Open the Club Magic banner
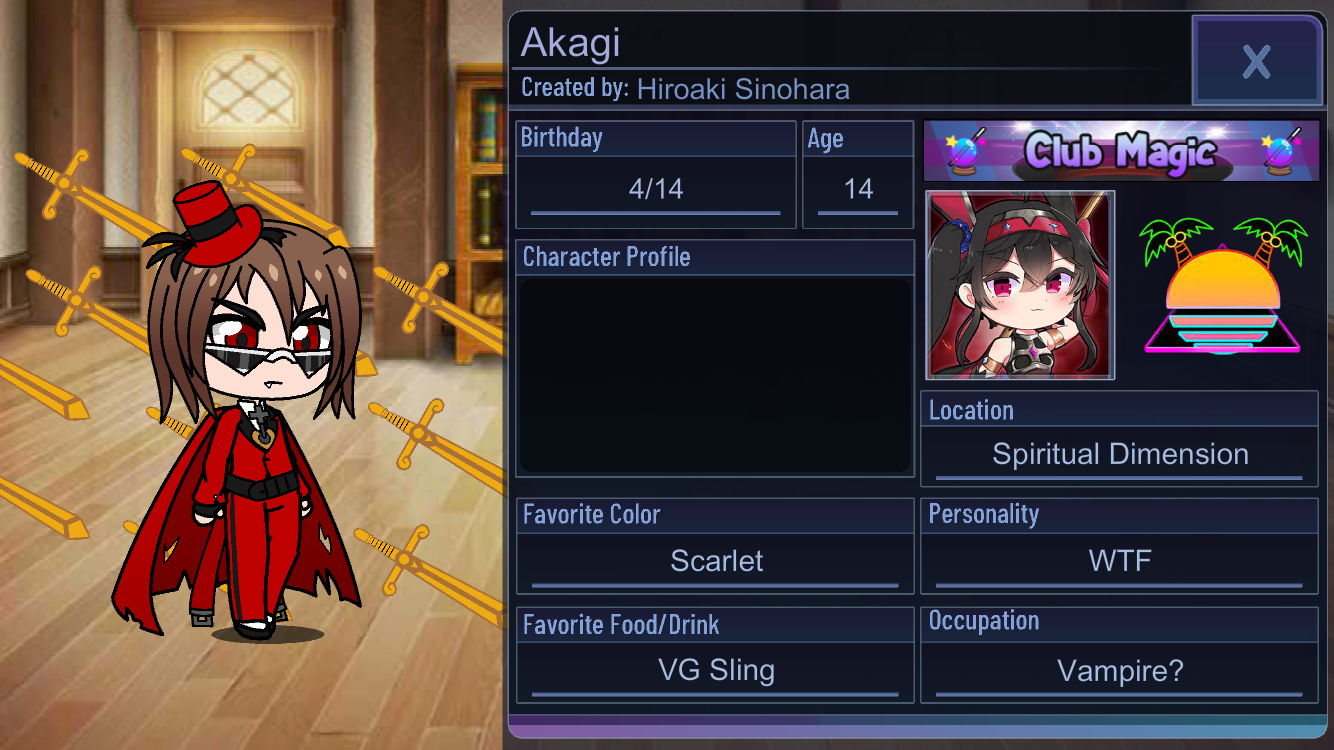The width and height of the screenshot is (1334, 750). pos(1120,151)
